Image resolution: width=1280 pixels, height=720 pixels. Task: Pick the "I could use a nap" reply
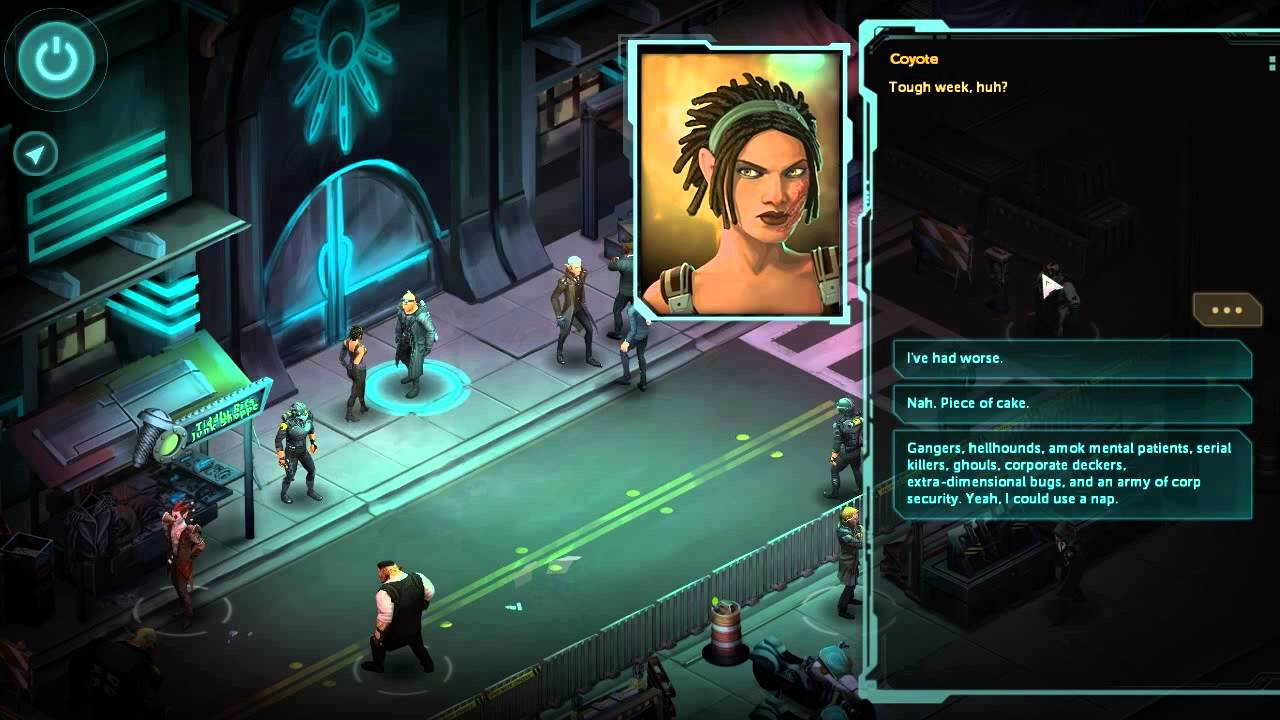(1072, 473)
